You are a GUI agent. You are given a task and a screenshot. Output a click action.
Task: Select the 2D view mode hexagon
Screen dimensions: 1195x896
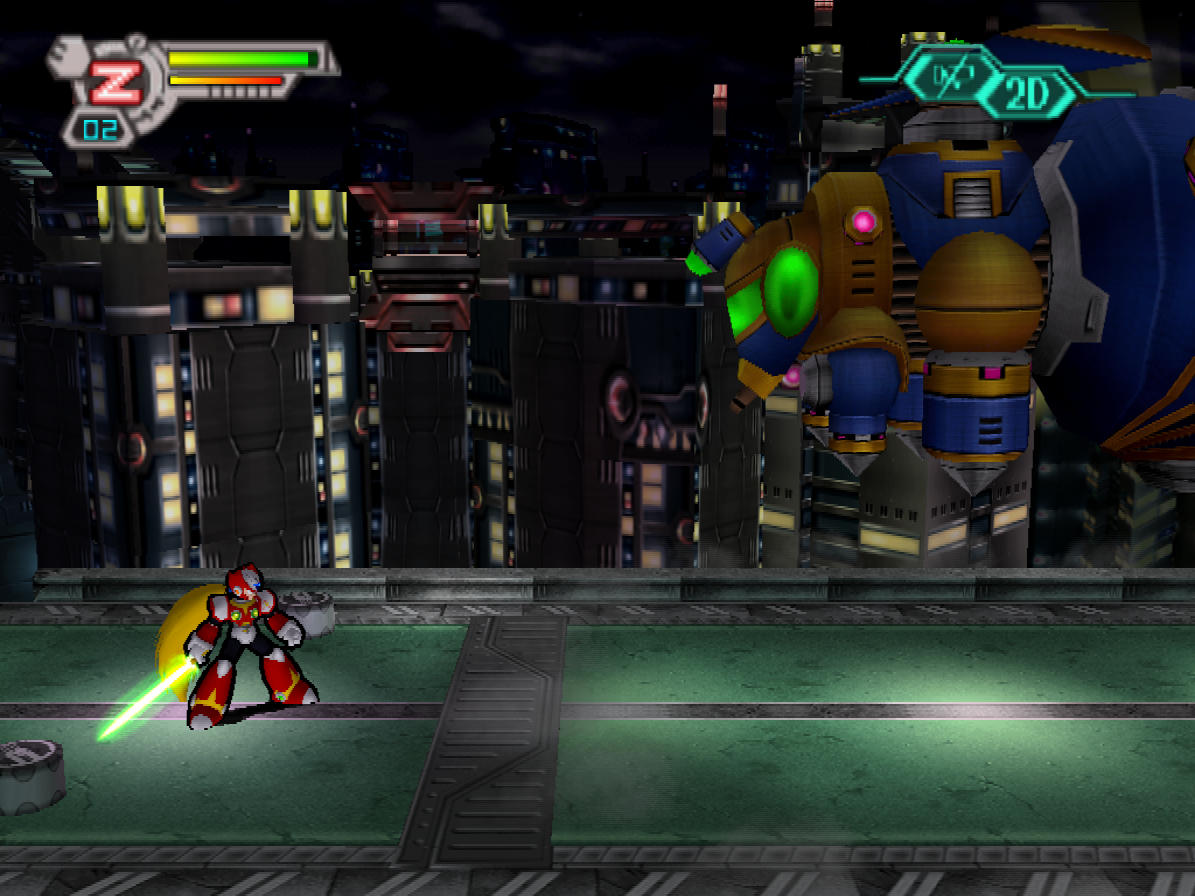(1026, 94)
